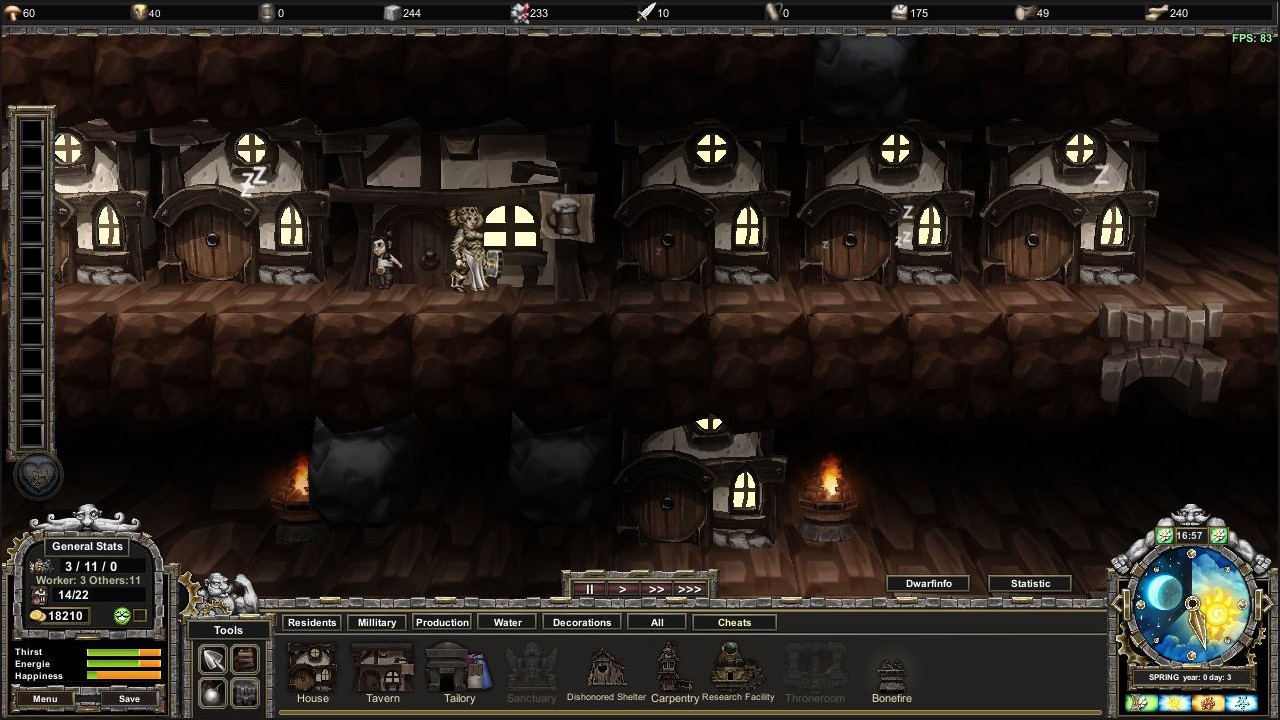Pause the game with the pause control
Image resolution: width=1280 pixels, height=720 pixels.
pos(589,589)
